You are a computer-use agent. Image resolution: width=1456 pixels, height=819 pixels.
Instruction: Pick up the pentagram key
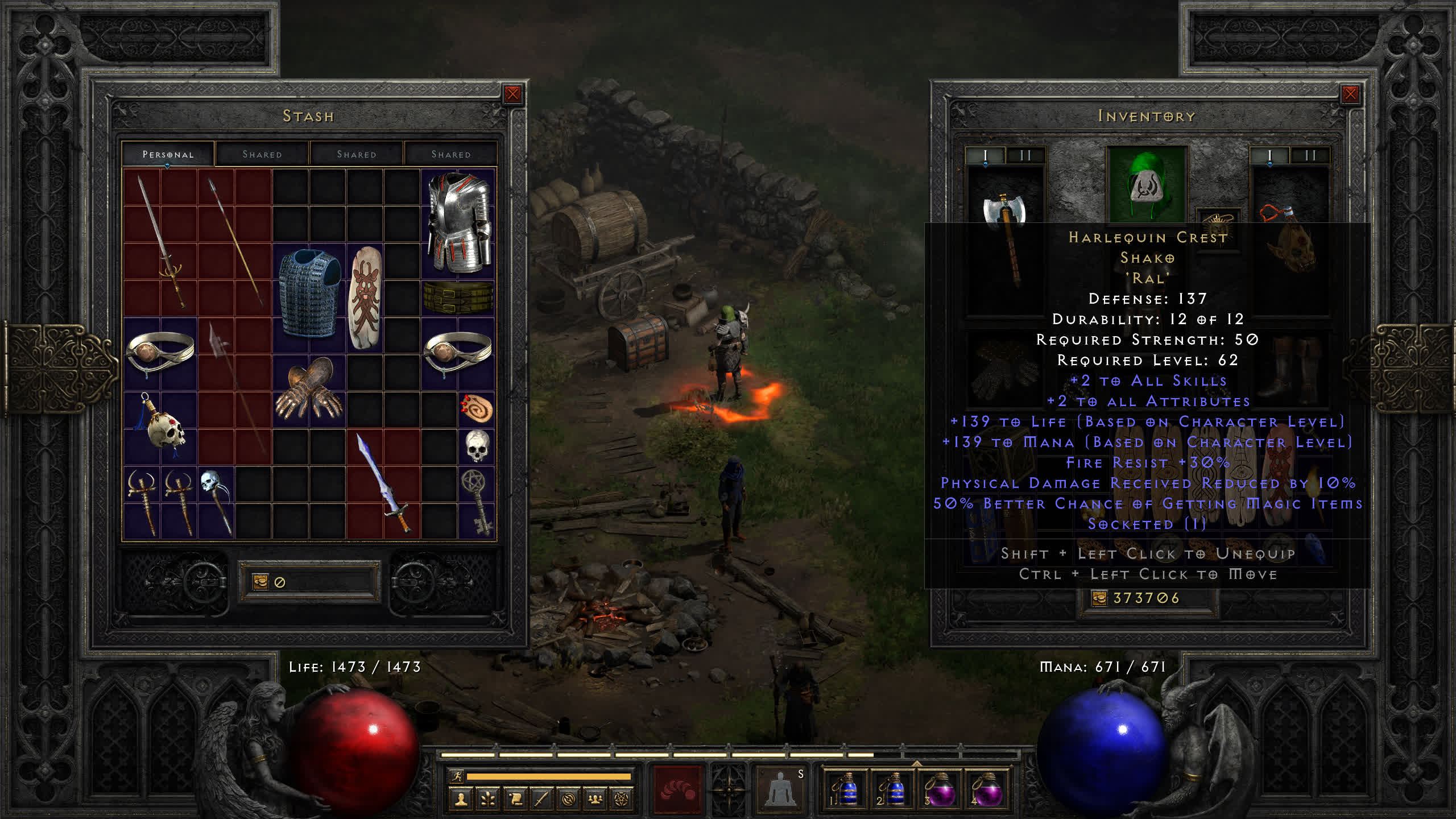coord(477,502)
